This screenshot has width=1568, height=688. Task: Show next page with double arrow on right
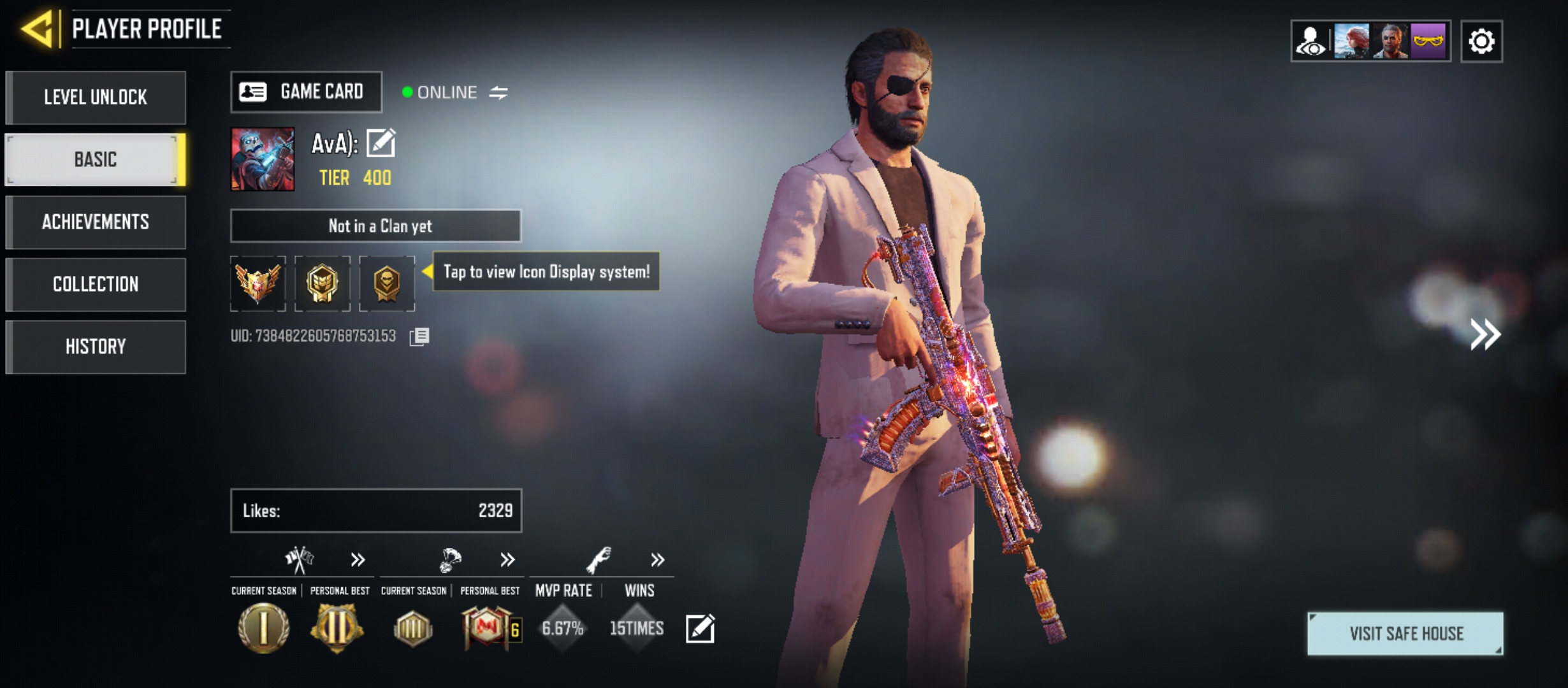tap(1485, 334)
